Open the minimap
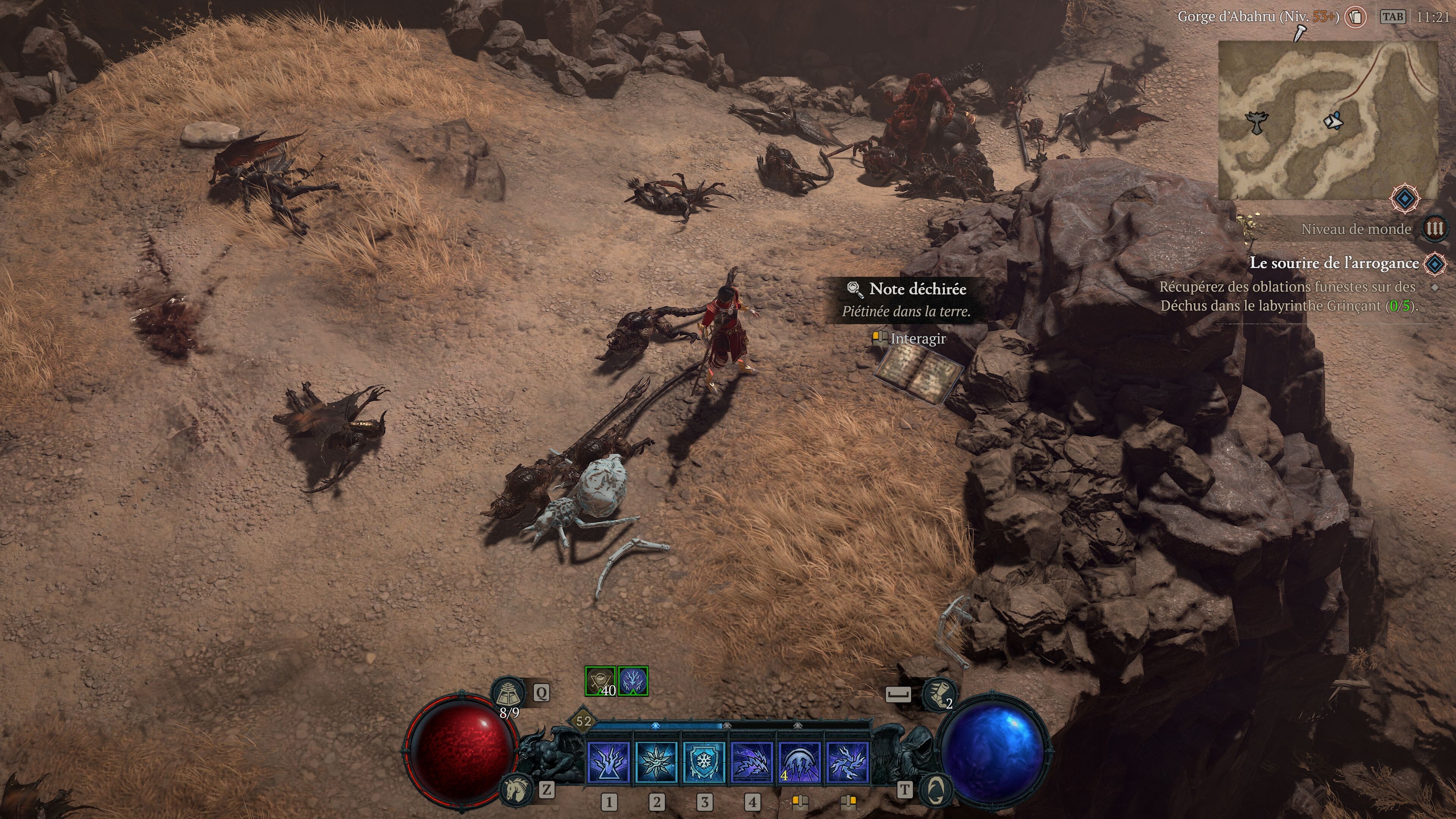 tap(1327, 121)
